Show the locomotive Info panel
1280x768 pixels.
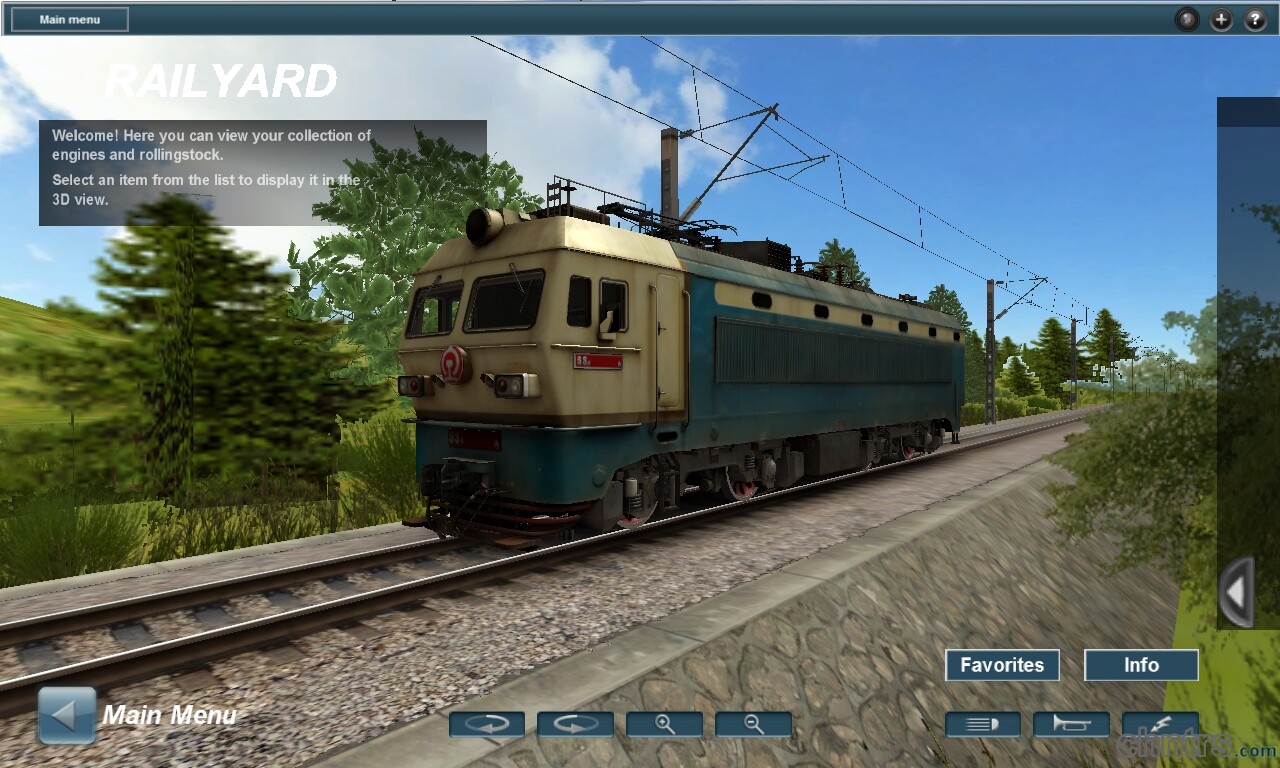[1141, 665]
